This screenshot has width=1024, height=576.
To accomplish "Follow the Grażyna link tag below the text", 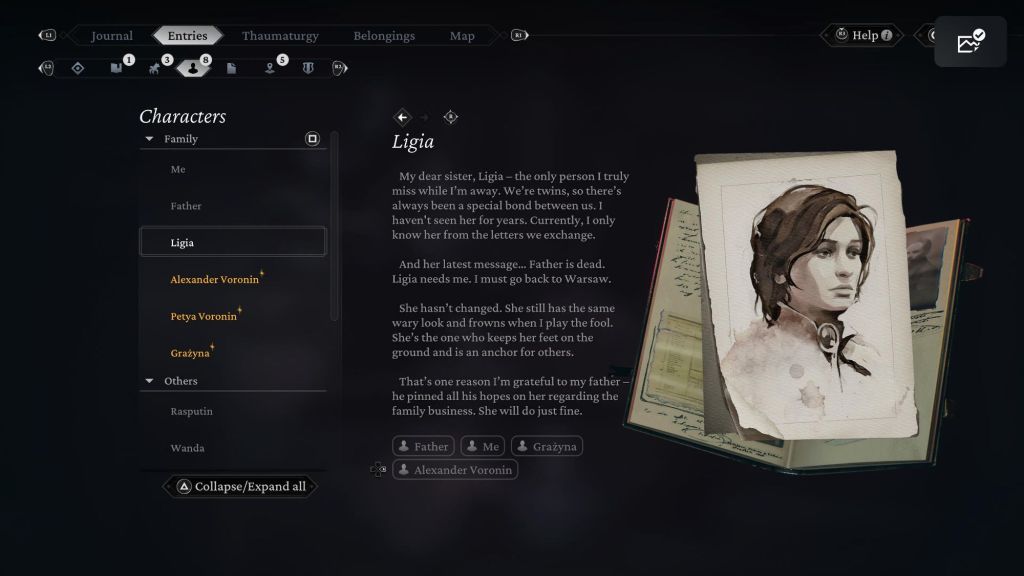I will [x=547, y=447].
